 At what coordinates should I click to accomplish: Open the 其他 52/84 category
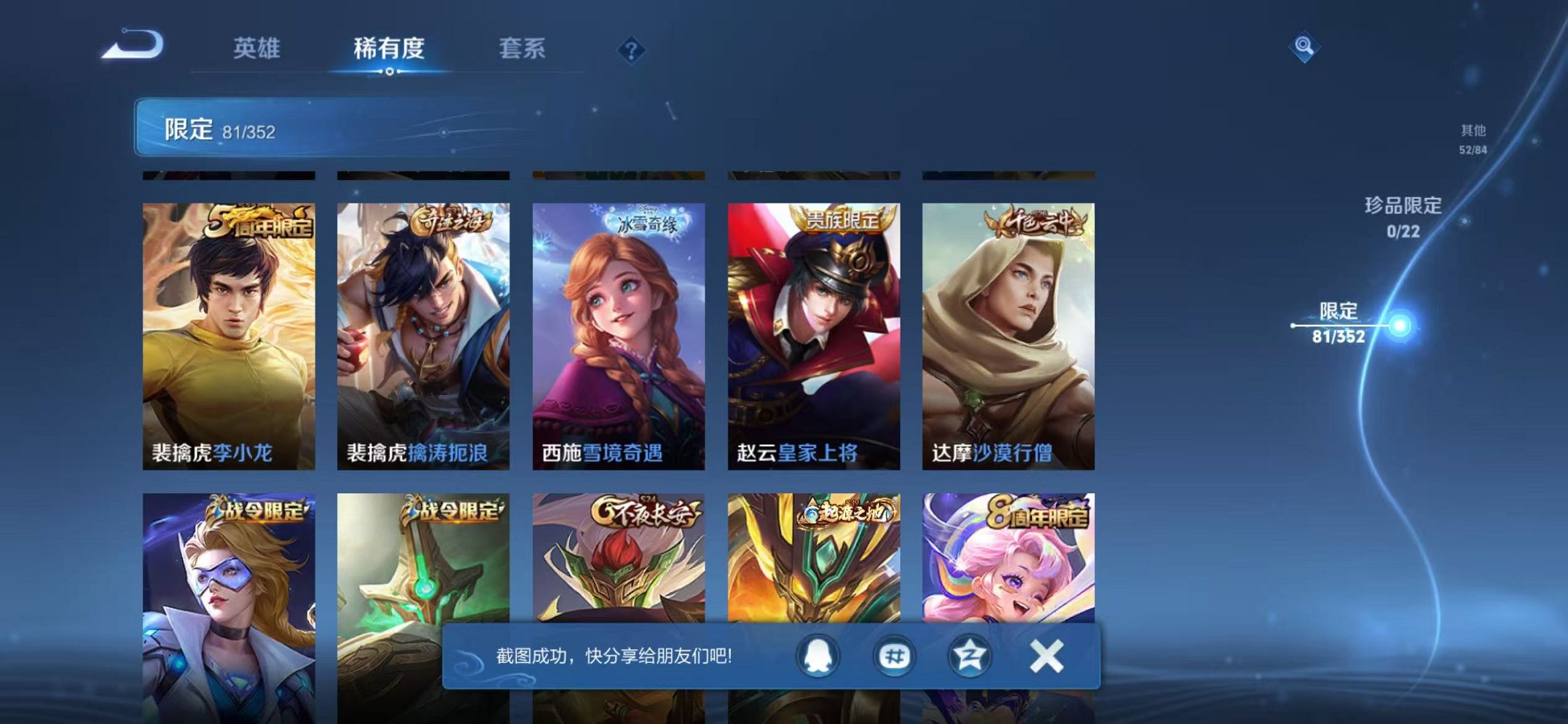(1474, 140)
